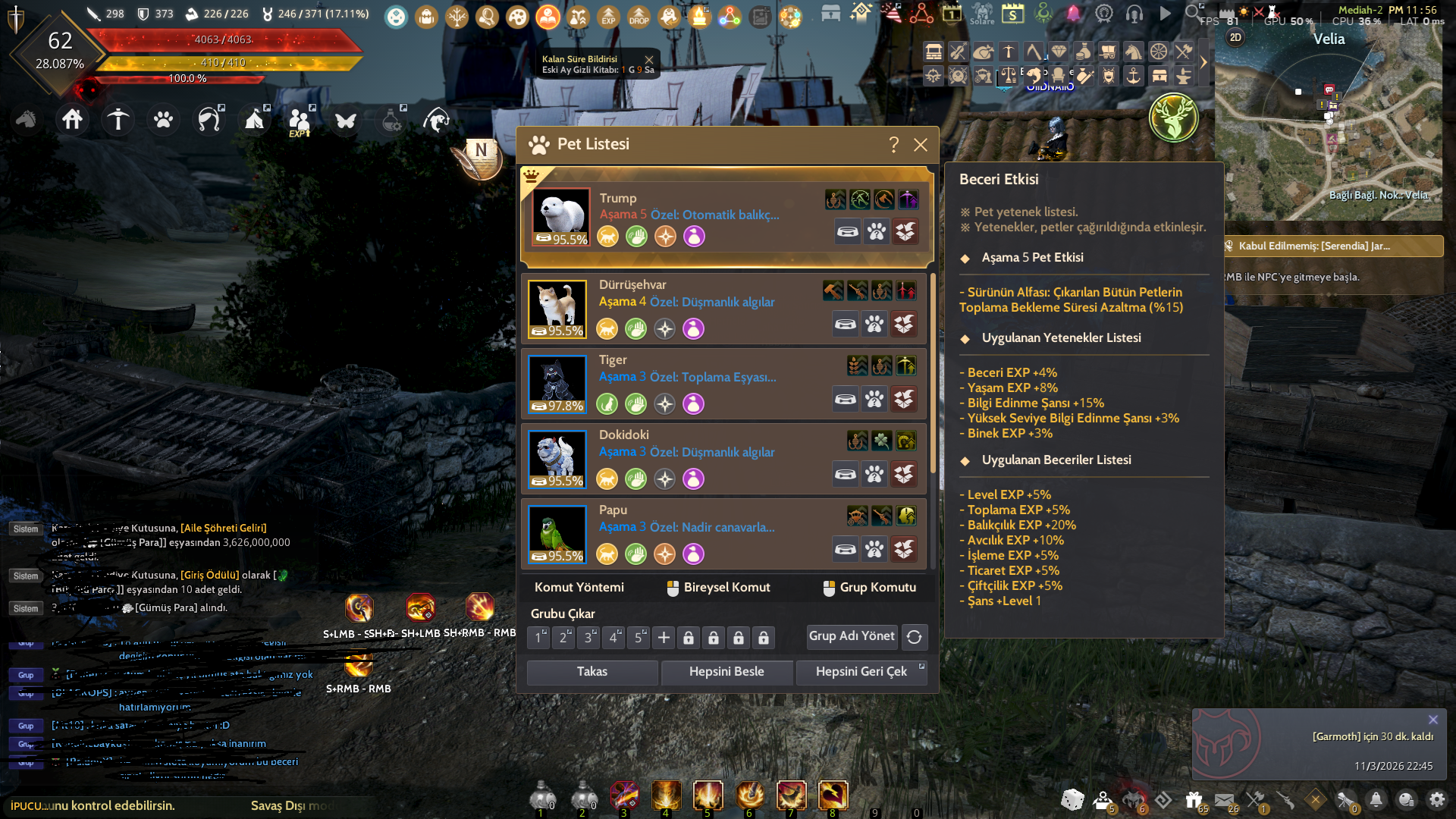Choose pet group number 1
Screen dimensions: 1456x819
pos(538,638)
